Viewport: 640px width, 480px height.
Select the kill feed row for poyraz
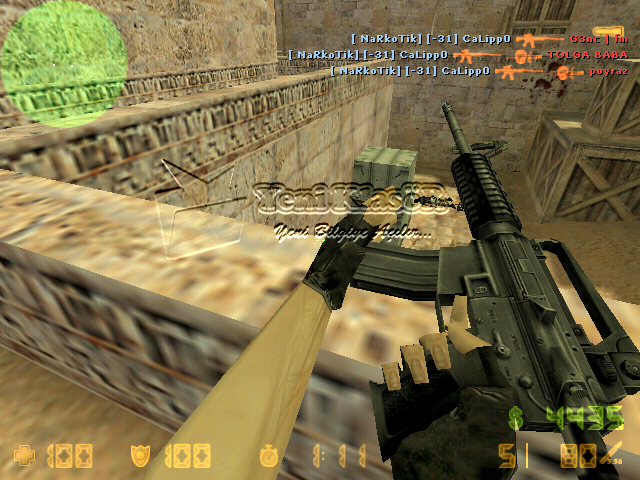click(x=478, y=72)
